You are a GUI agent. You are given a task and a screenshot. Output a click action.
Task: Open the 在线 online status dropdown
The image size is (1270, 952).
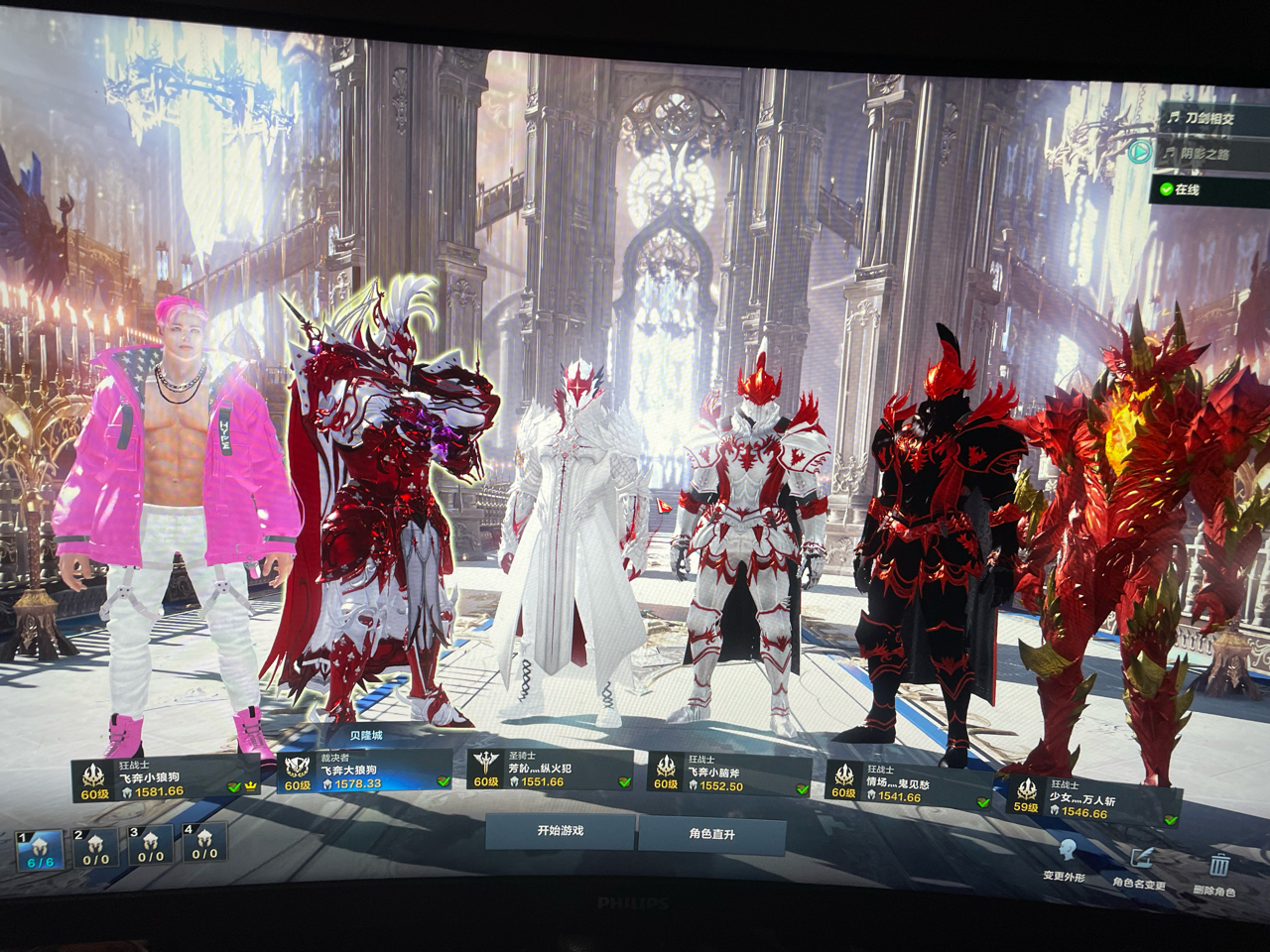[x=1206, y=189]
